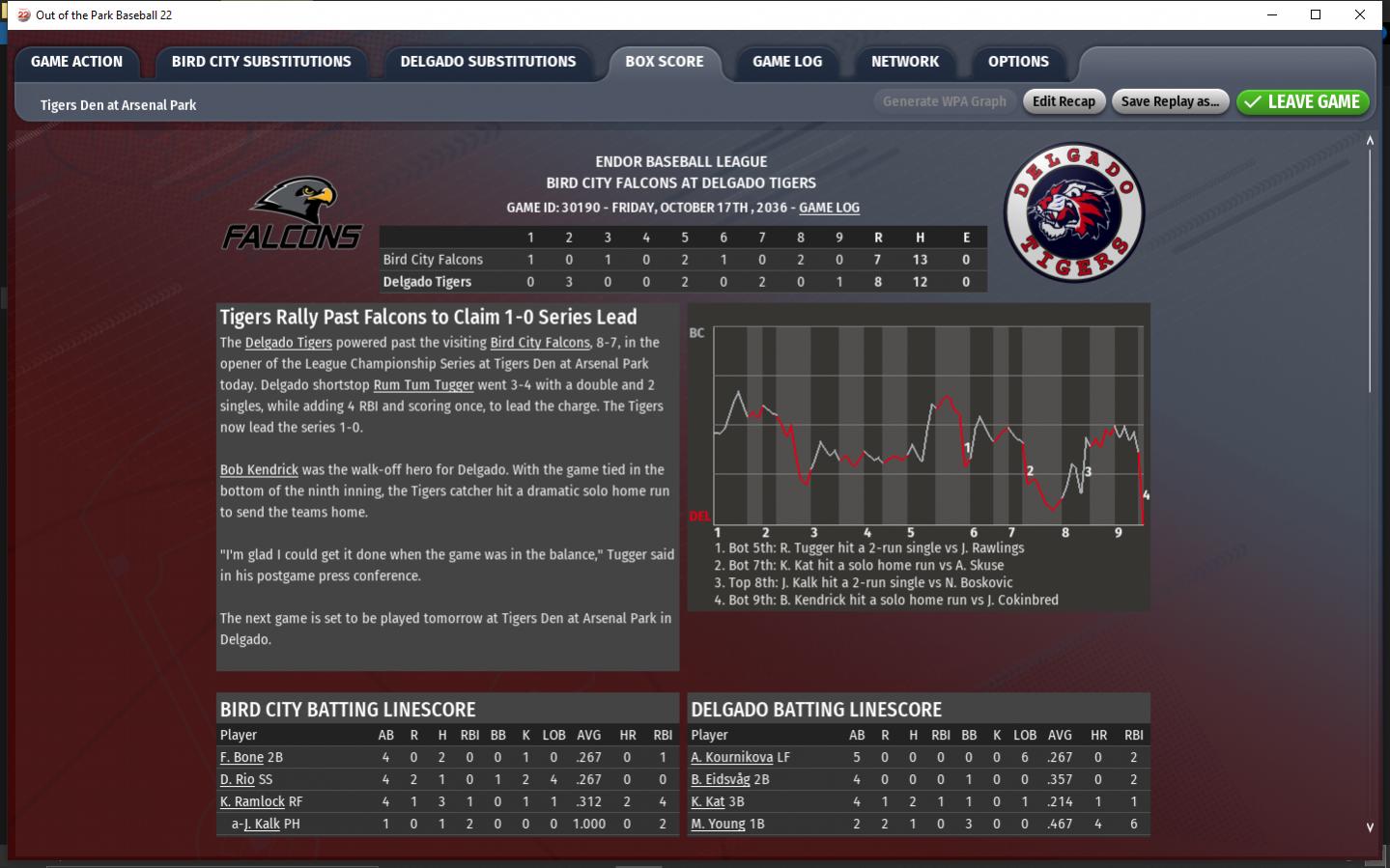Close the Out of the Park Baseball window
This screenshot has width=1390, height=868.
click(x=1360, y=14)
